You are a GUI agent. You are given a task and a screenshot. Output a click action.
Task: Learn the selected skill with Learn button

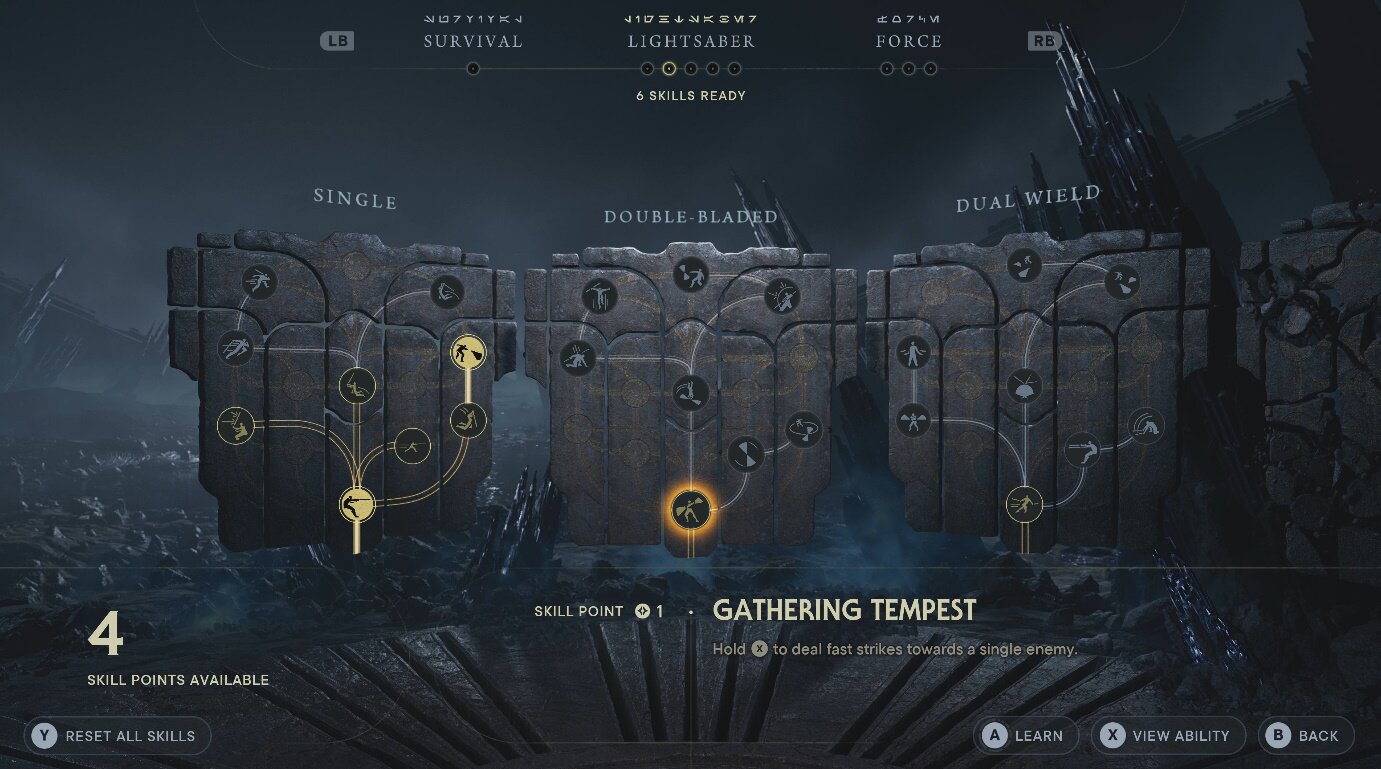1027,736
